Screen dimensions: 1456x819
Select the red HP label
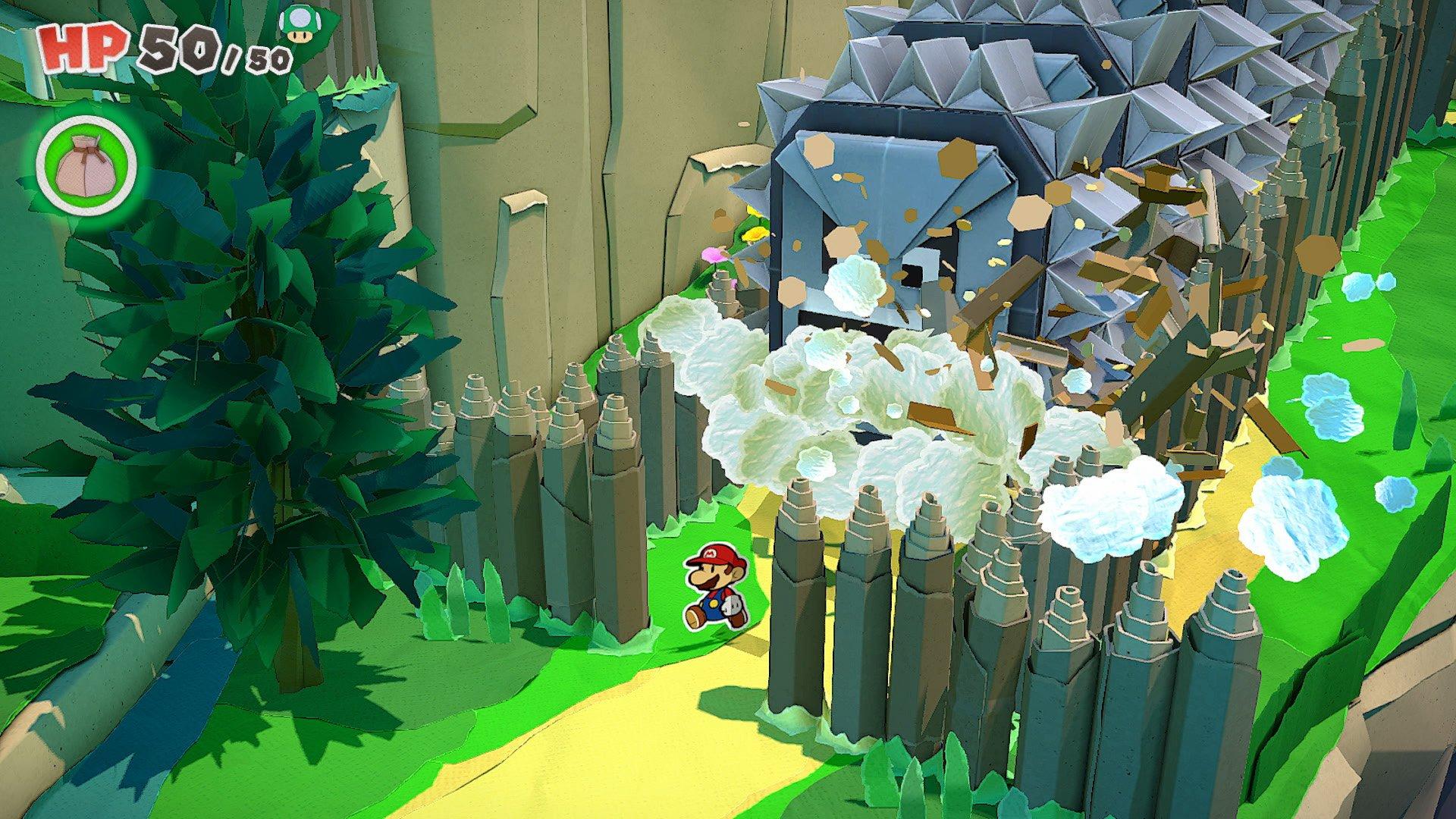tap(83, 49)
